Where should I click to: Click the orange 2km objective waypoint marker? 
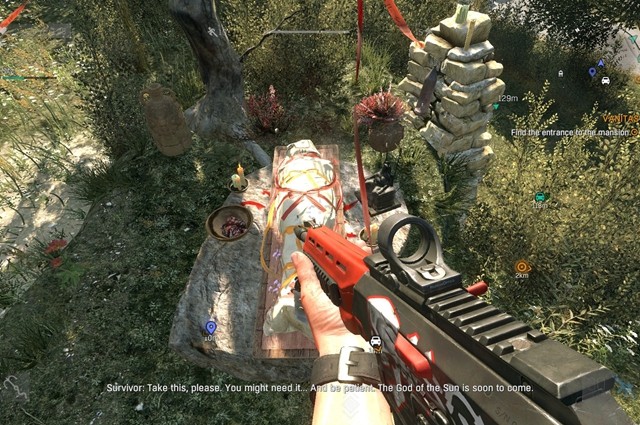(522, 266)
